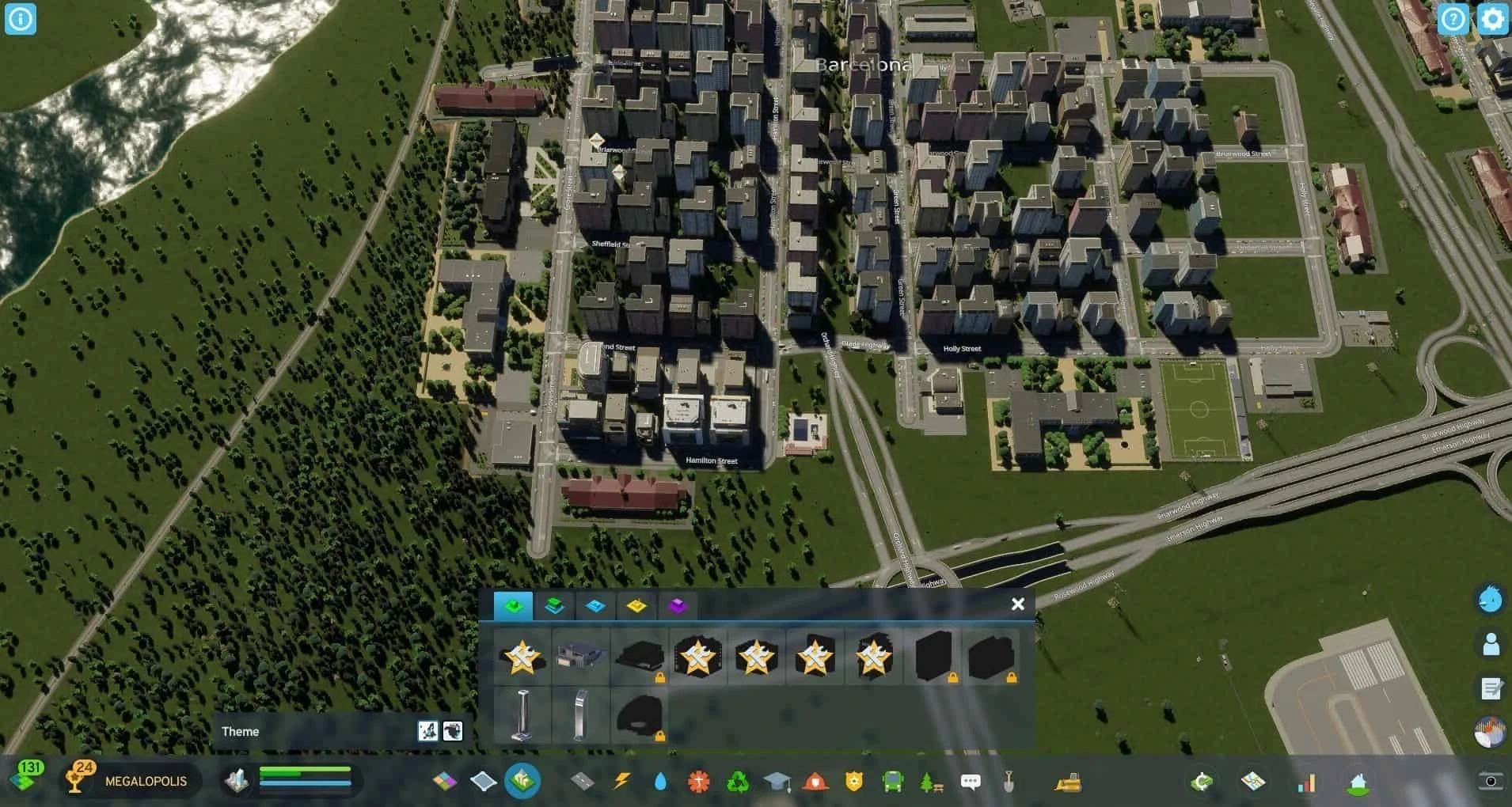This screenshot has width=1512, height=807.
Task: Toggle the left Theme thumbnail filter
Action: pos(426,731)
